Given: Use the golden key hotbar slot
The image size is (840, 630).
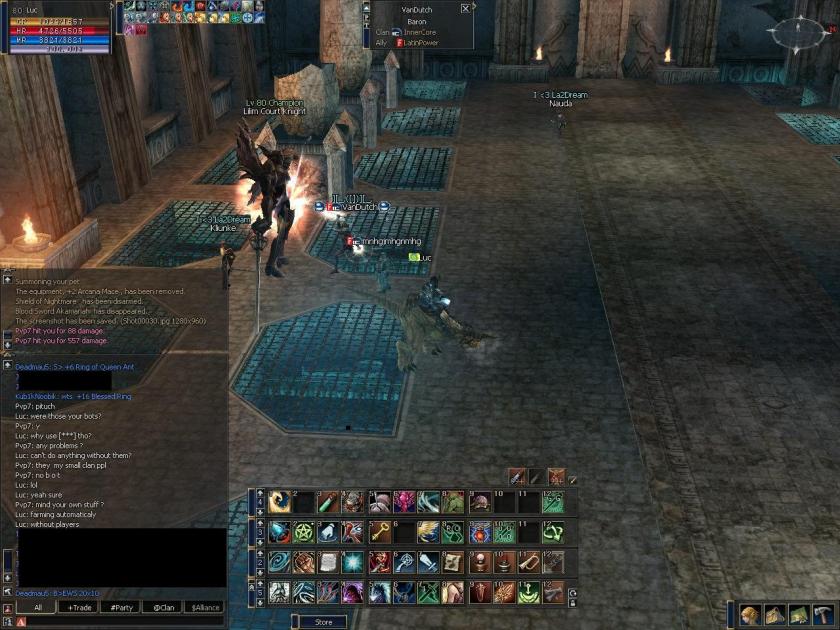Looking at the screenshot, I should tap(379, 532).
